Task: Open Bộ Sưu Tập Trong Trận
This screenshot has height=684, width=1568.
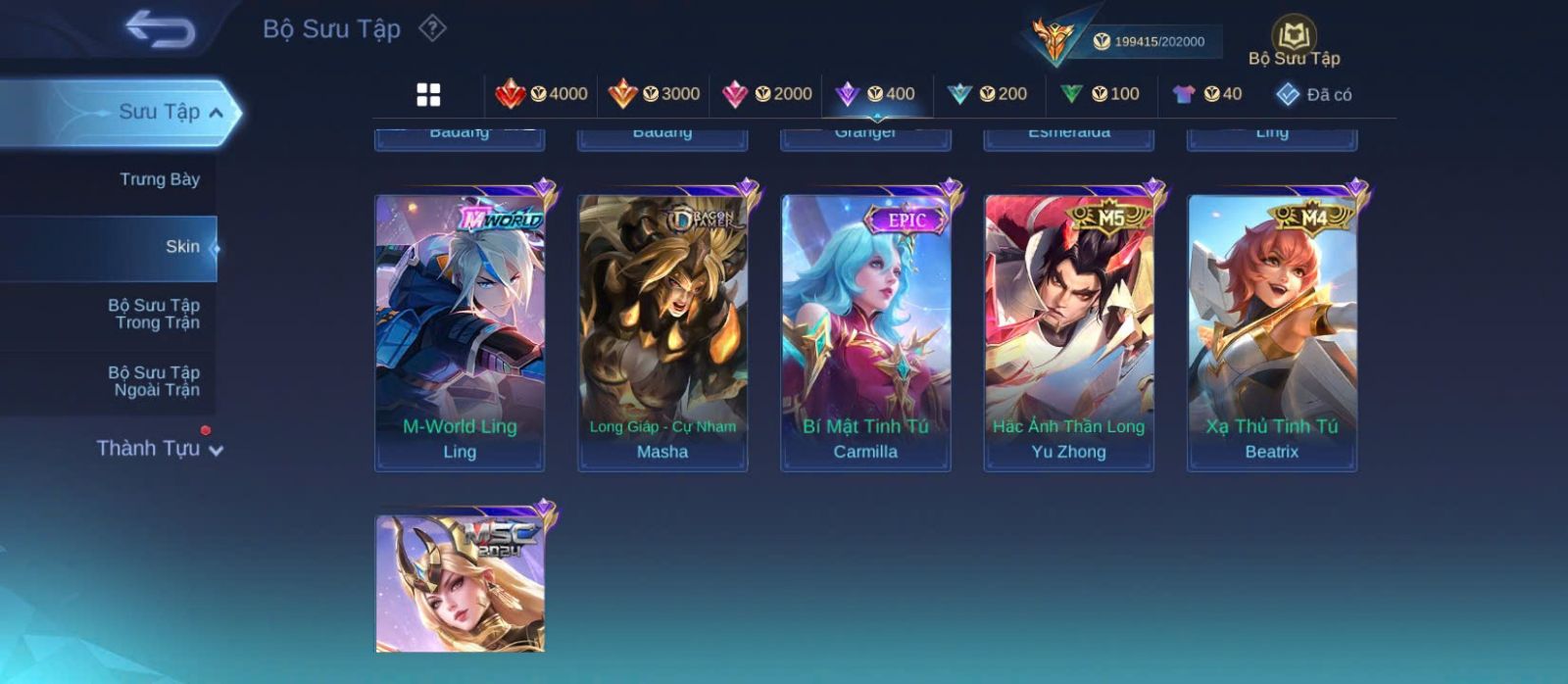Action: click(154, 314)
